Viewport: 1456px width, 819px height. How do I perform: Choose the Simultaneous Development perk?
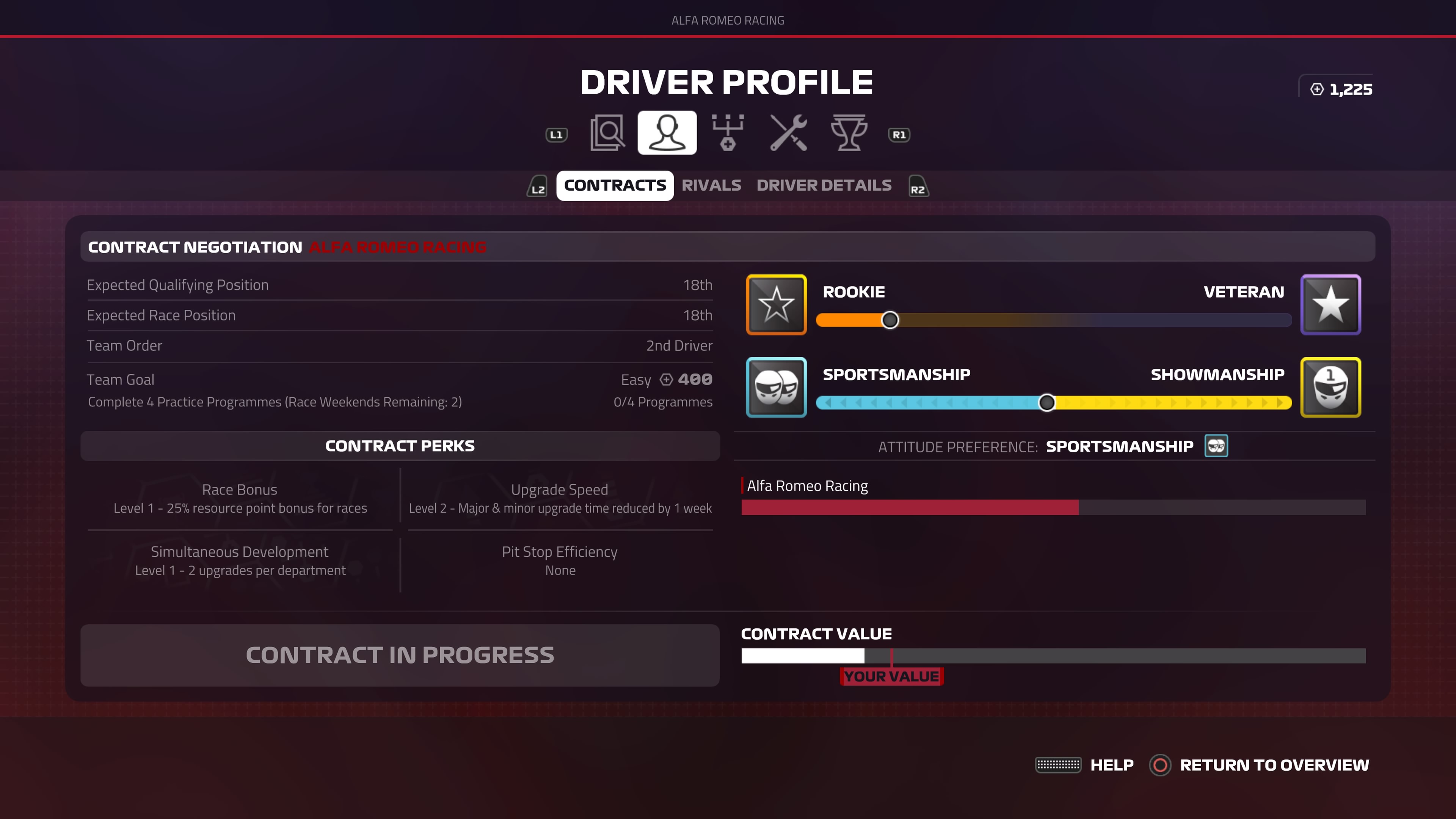tap(240, 561)
